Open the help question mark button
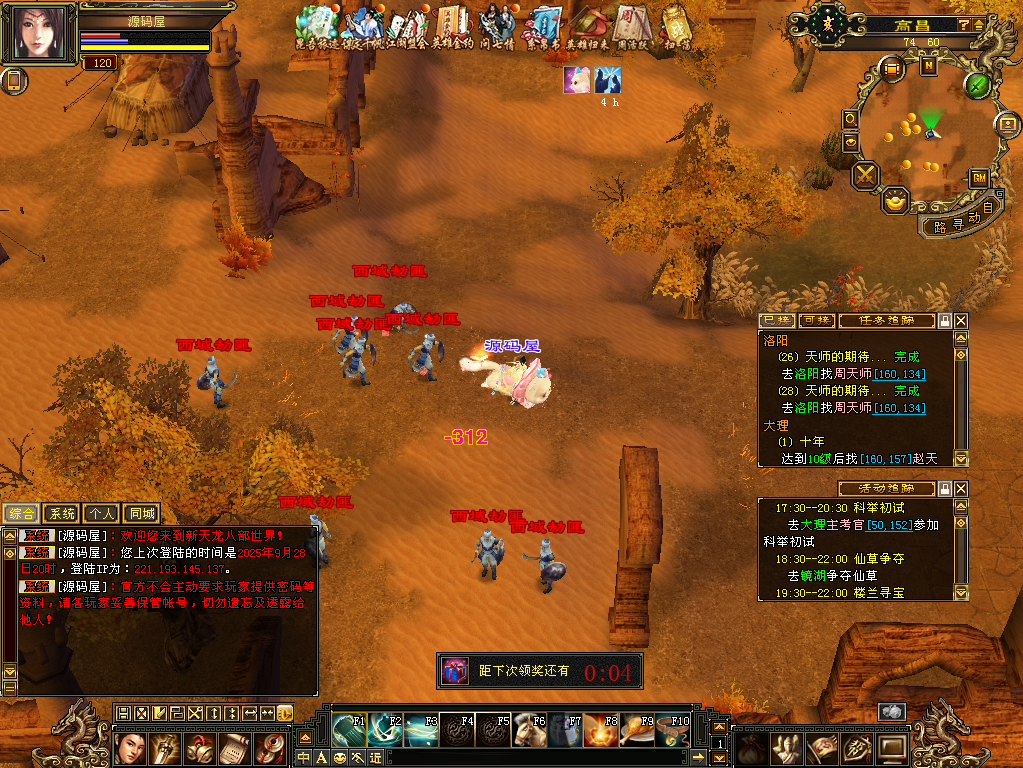Image resolution: width=1023 pixels, height=768 pixels. (x=964, y=24)
